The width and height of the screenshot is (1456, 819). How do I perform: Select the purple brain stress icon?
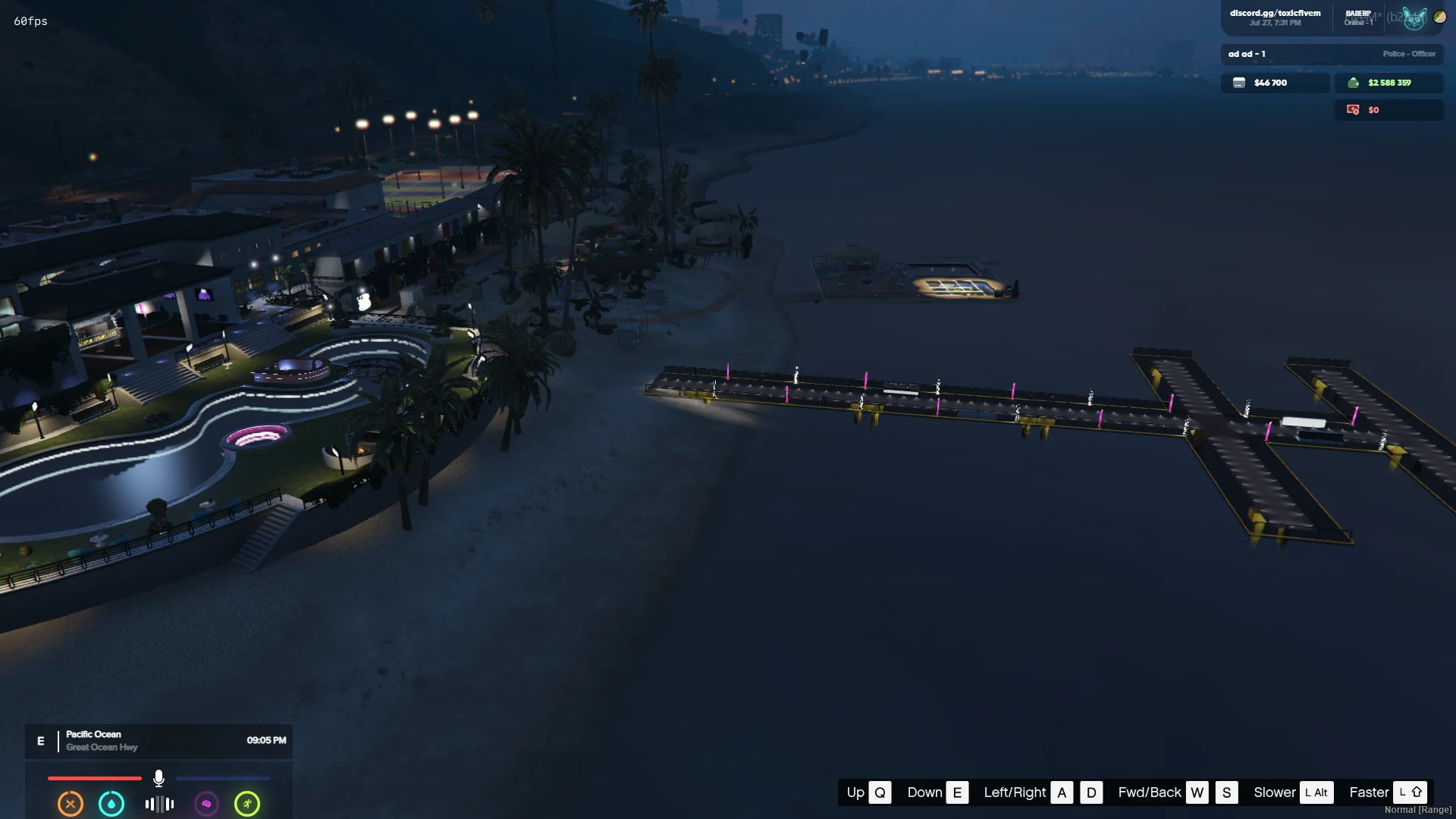point(206,804)
